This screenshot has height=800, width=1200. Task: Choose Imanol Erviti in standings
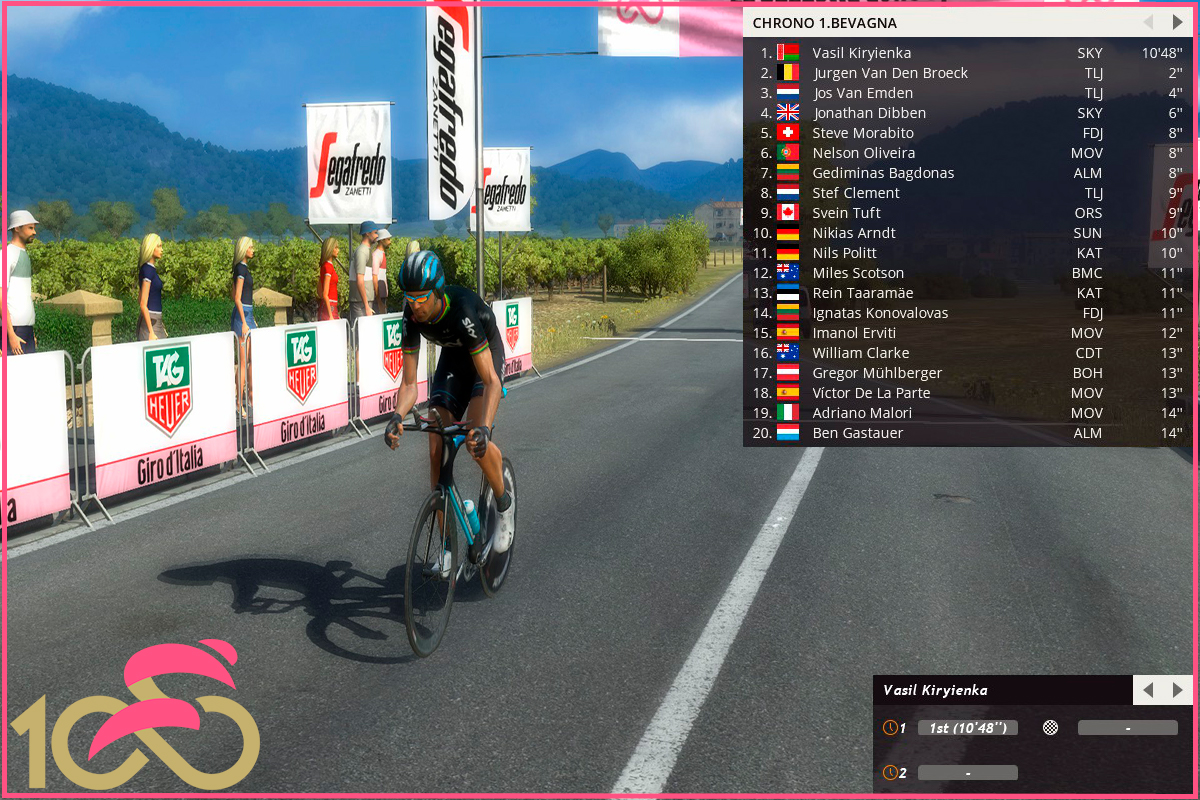click(x=854, y=333)
